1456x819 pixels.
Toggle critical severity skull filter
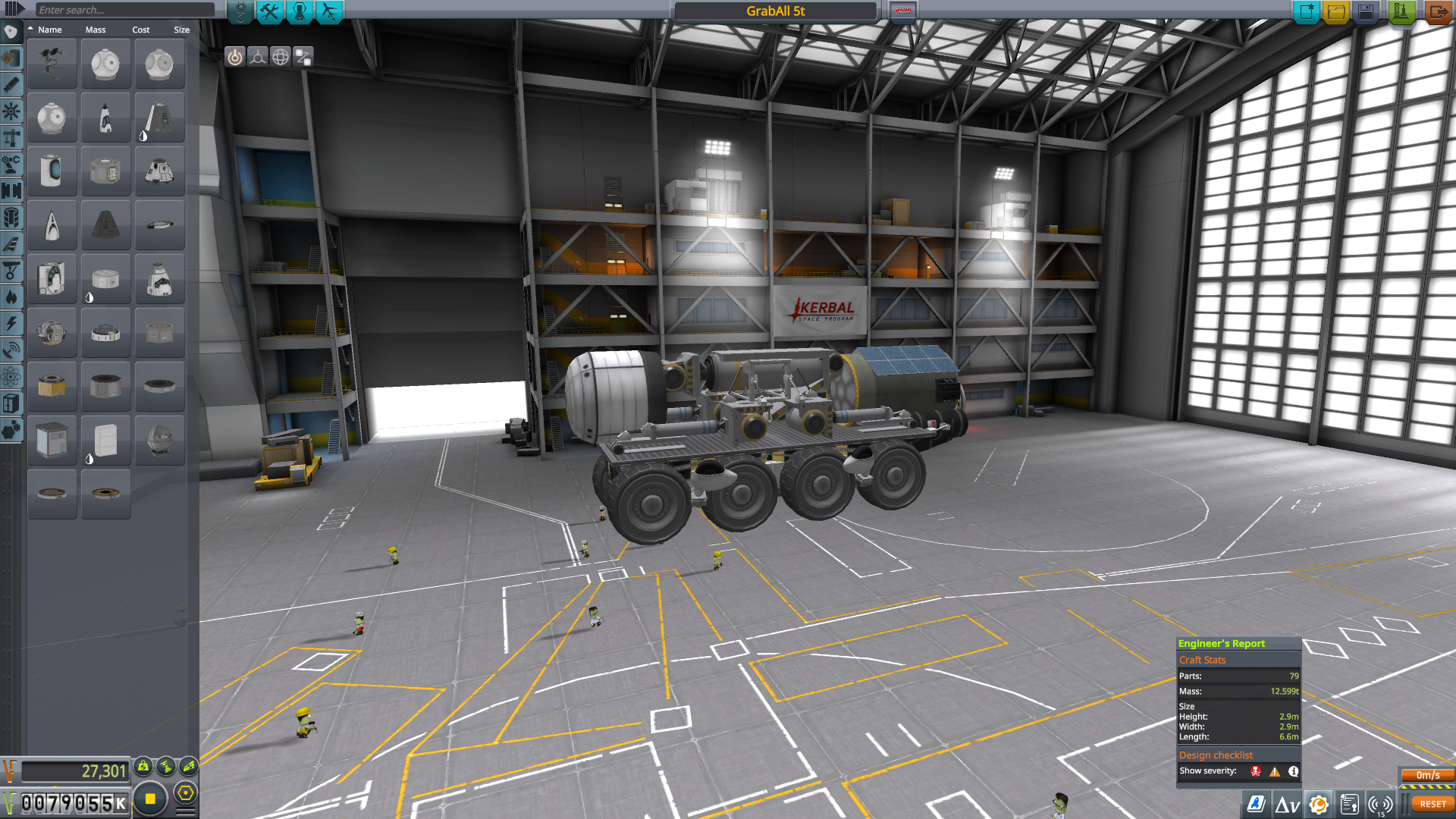coord(1256,771)
